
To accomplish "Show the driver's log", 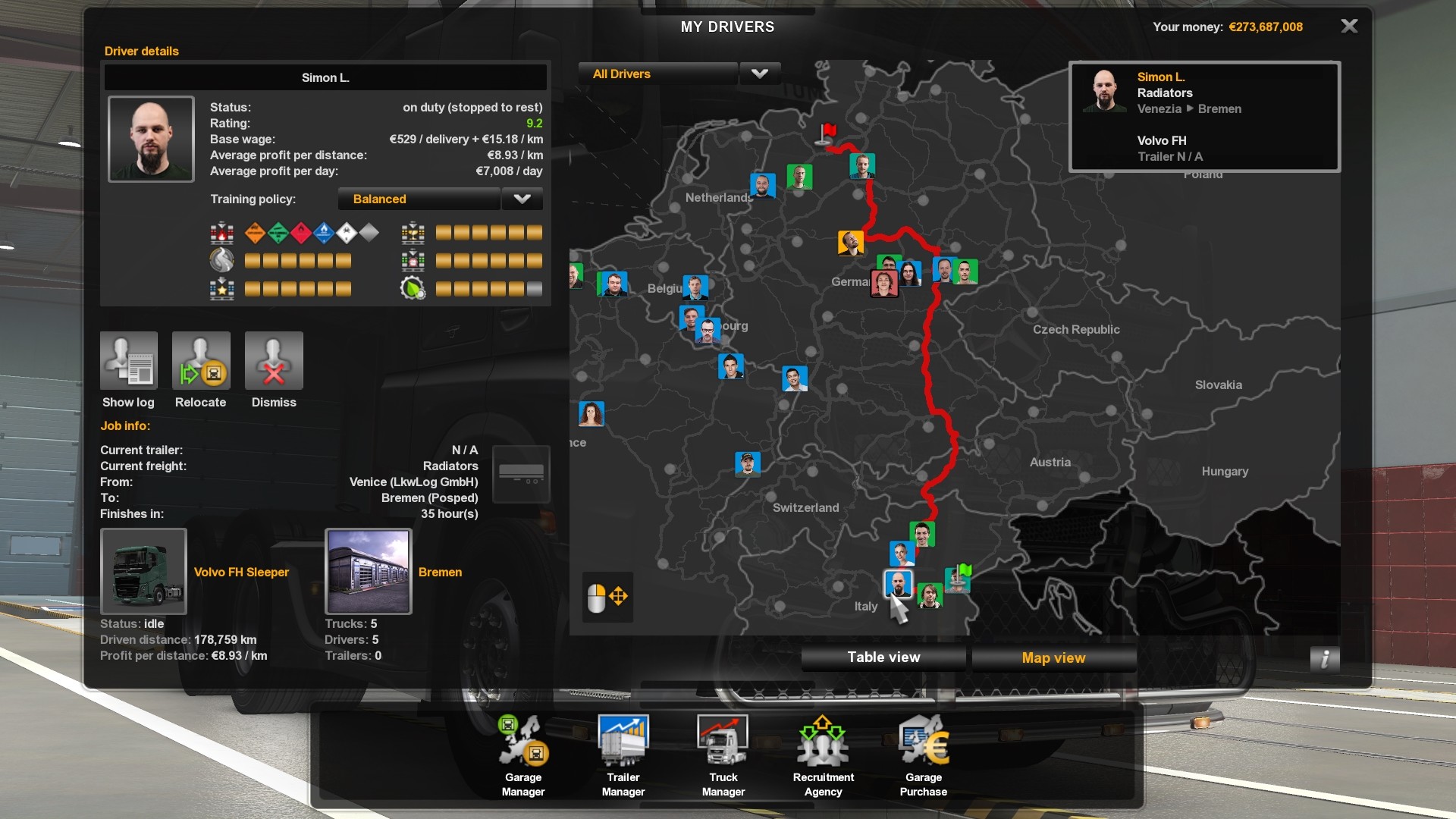I will pos(129,361).
